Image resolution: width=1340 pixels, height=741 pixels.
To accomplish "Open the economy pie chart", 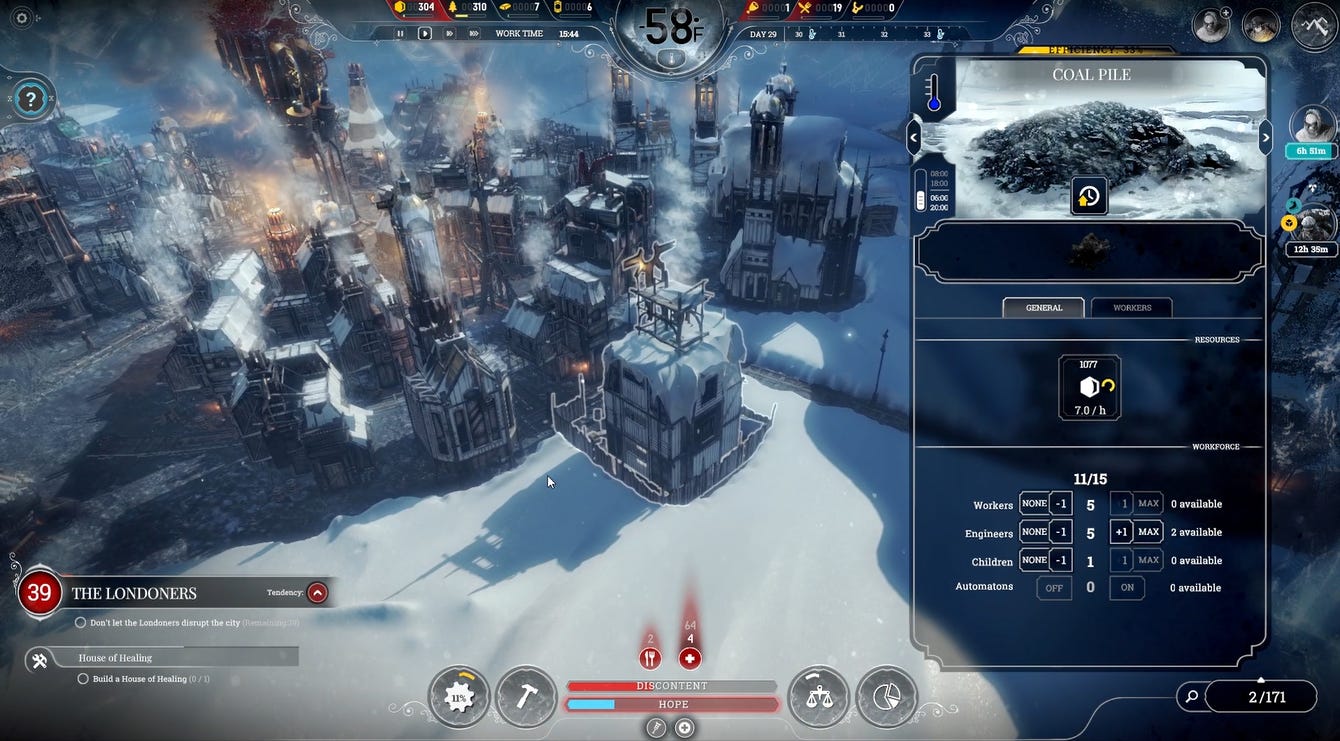I will 887,697.
